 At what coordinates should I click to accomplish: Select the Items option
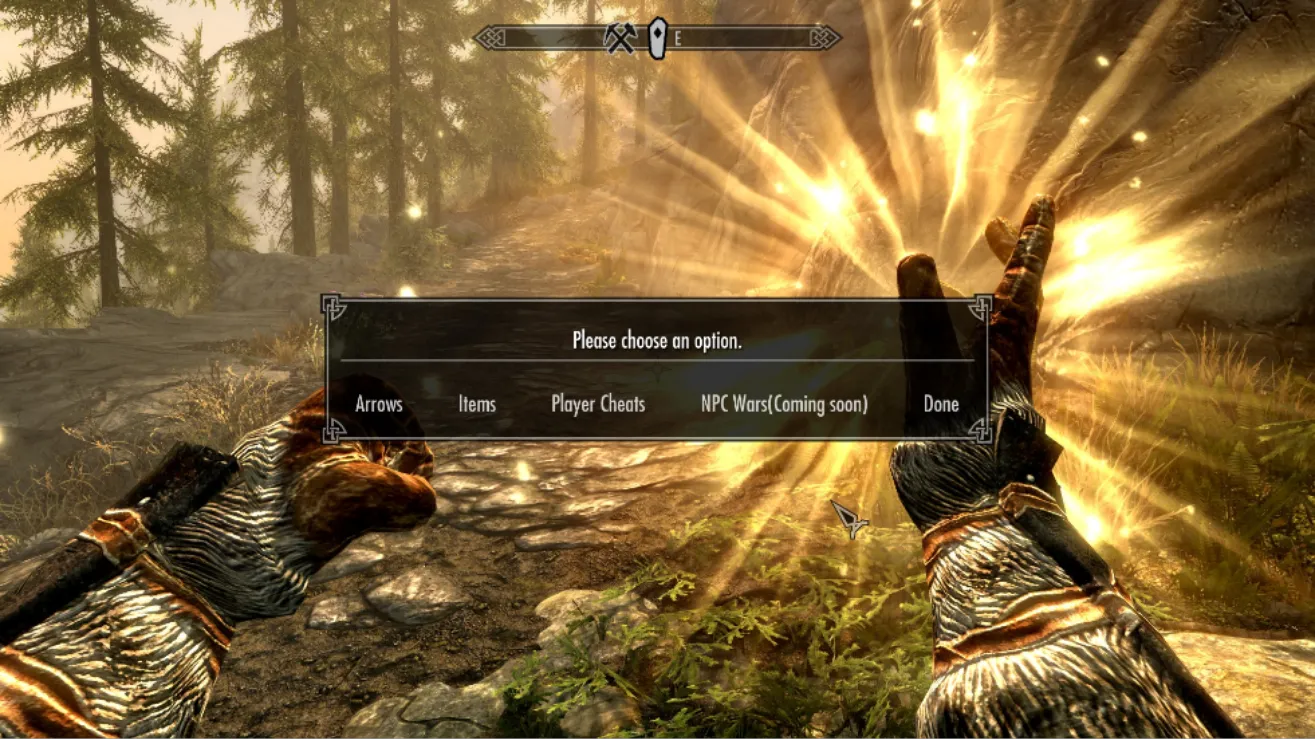[477, 404]
